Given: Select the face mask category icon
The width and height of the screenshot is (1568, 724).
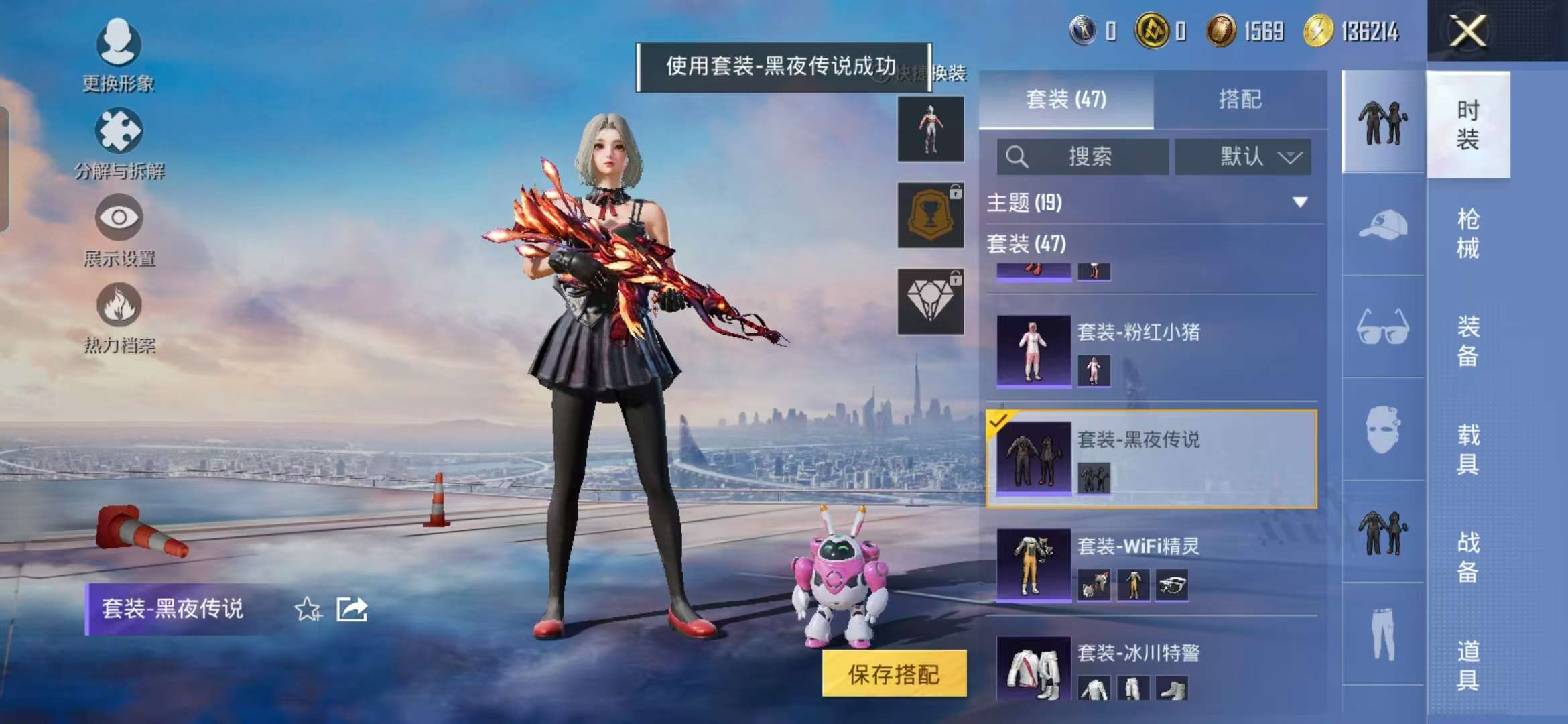Looking at the screenshot, I should click(1384, 429).
